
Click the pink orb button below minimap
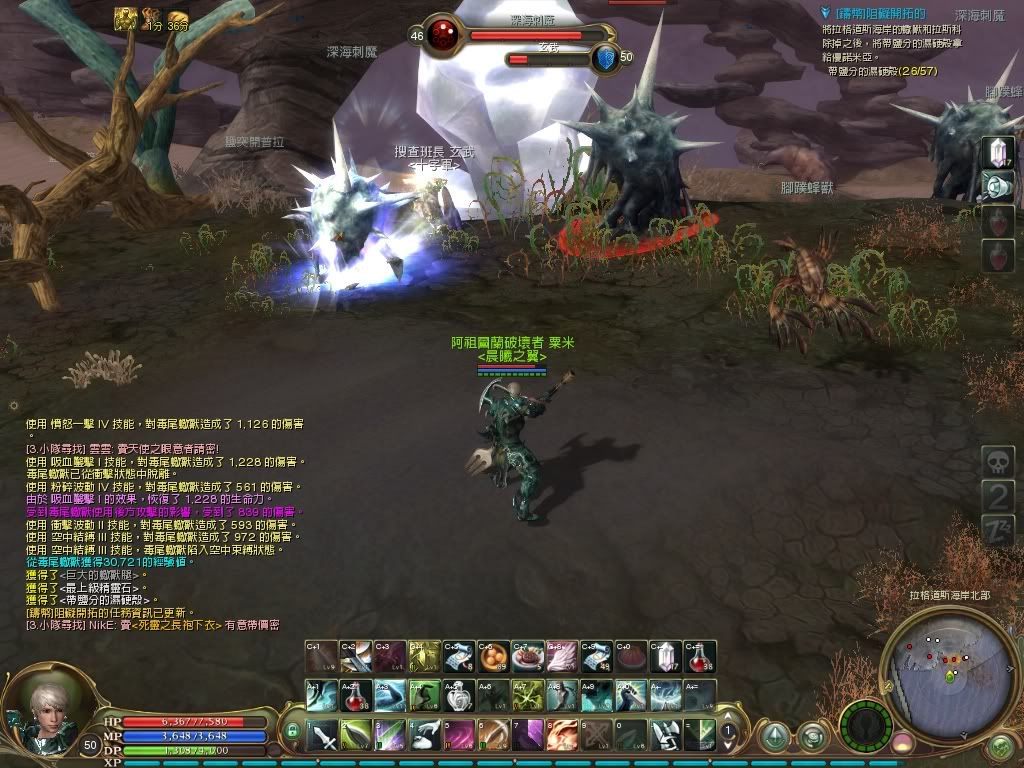(903, 742)
